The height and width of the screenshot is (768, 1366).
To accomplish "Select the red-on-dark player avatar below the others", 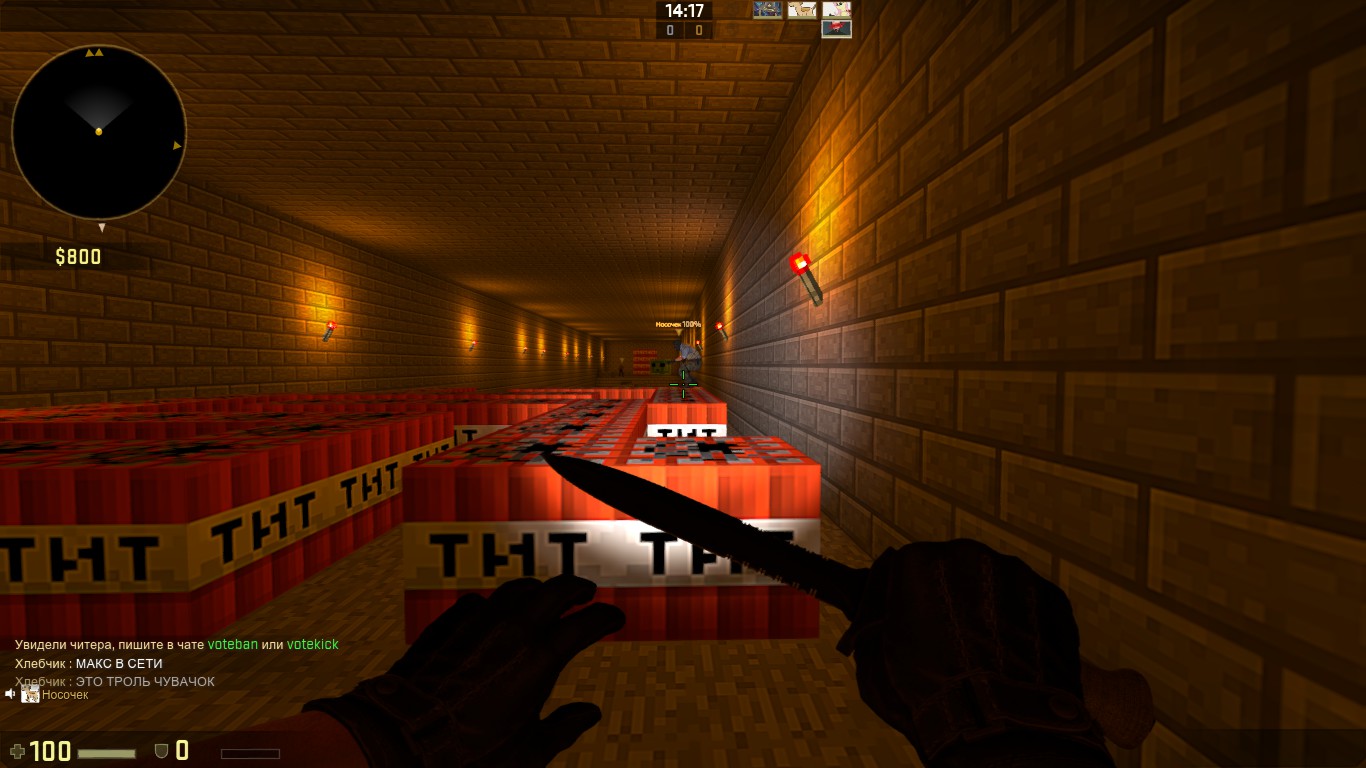I will tap(837, 29).
